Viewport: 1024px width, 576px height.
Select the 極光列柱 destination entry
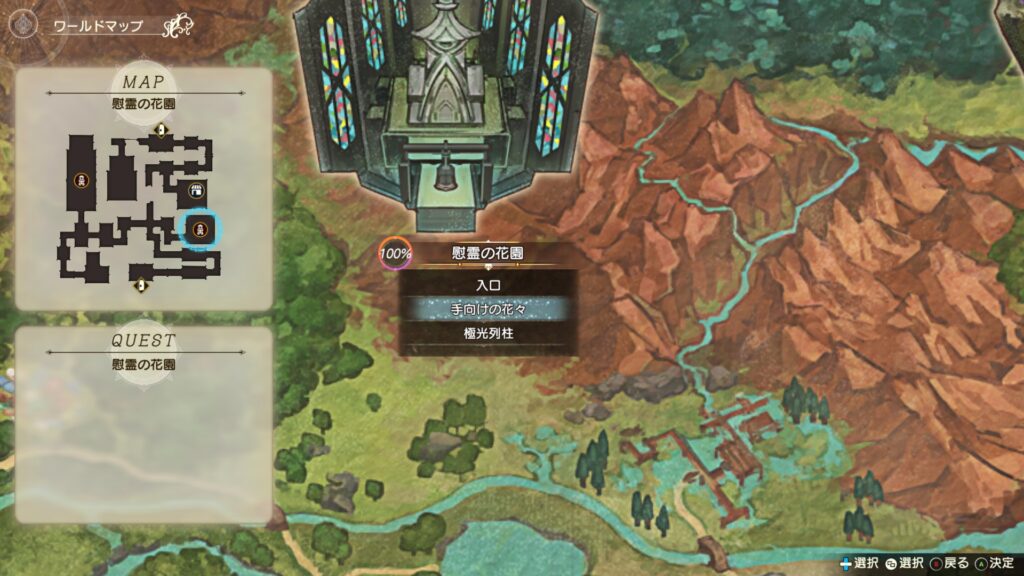point(487,332)
